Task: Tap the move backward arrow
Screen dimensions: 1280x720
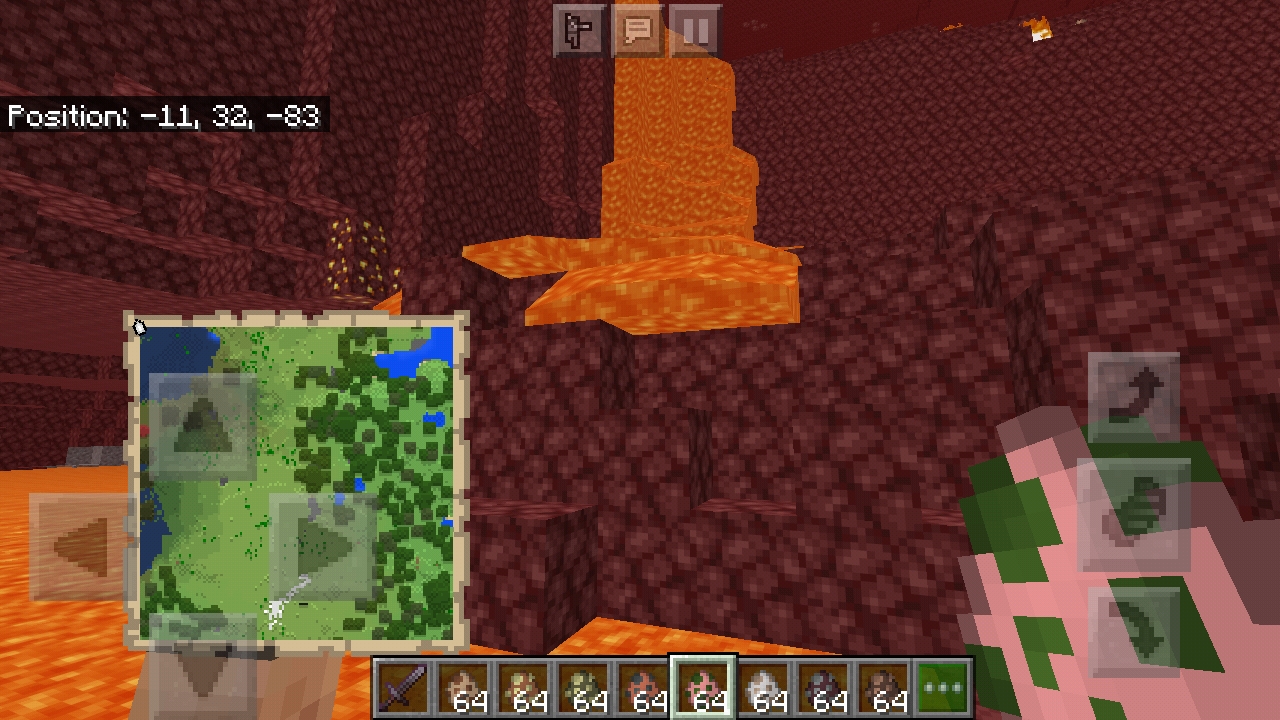Action: (x=203, y=667)
